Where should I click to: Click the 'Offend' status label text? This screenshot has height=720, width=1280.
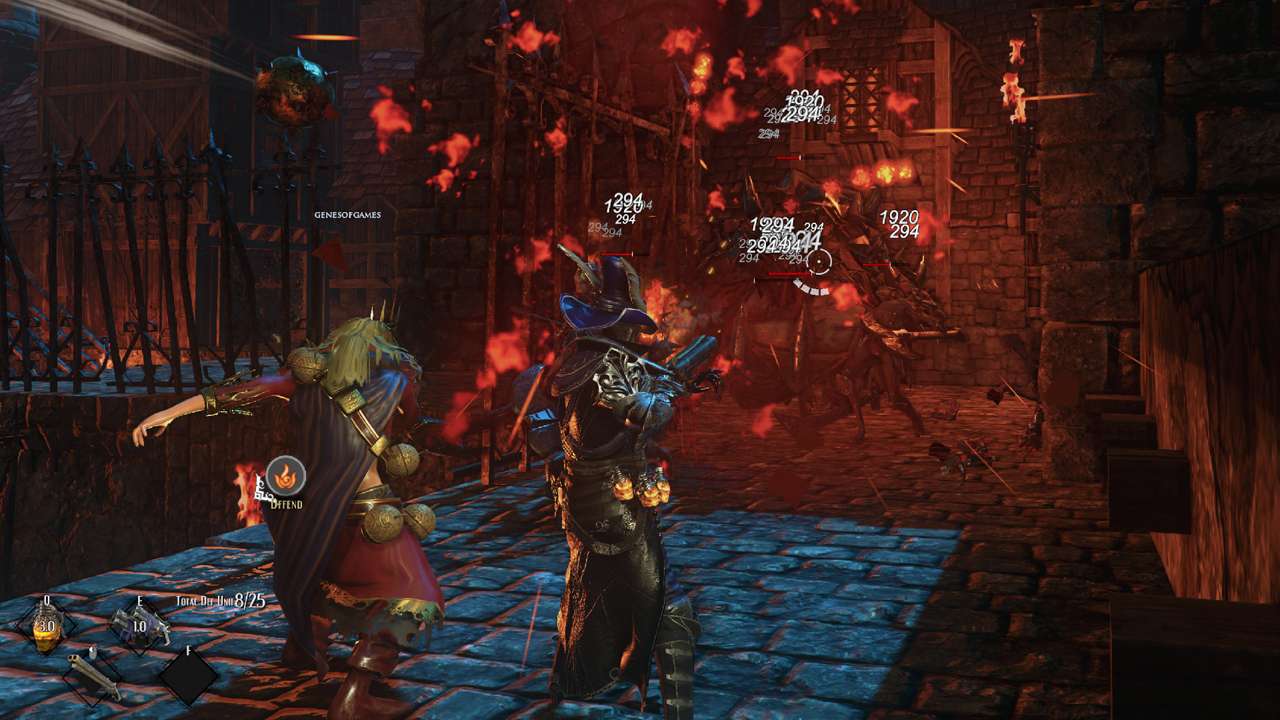click(287, 503)
